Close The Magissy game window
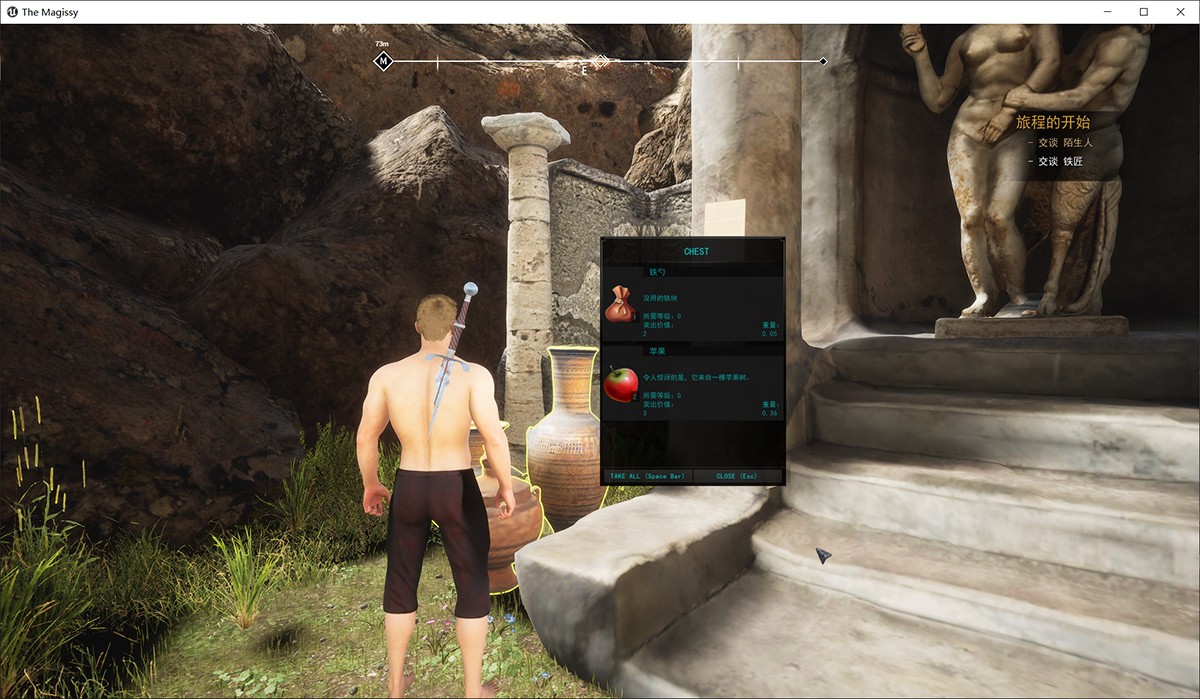1200x699 pixels. point(1180,12)
